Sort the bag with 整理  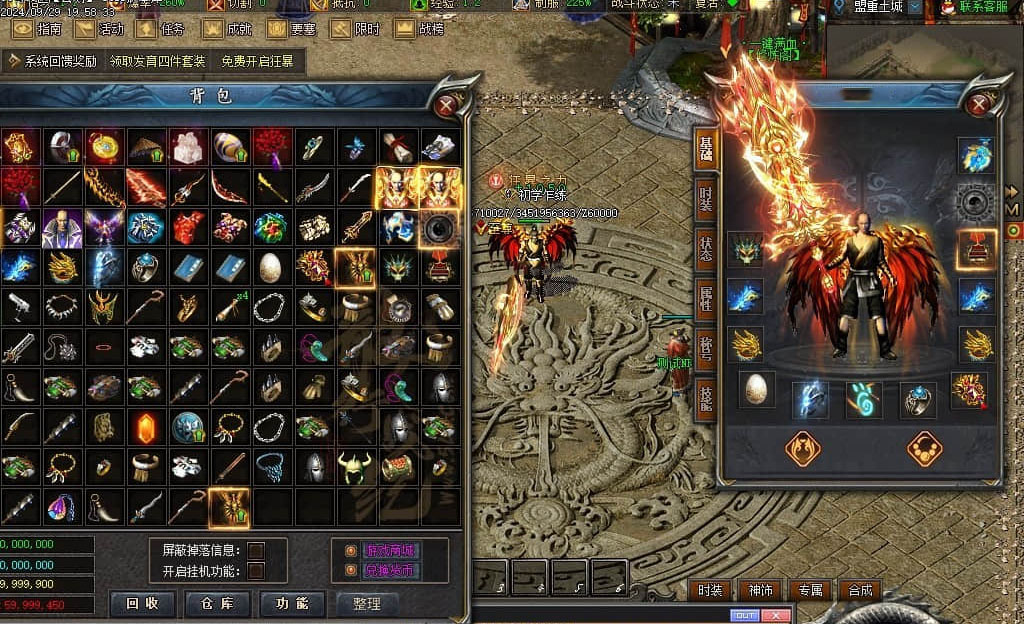tap(367, 603)
